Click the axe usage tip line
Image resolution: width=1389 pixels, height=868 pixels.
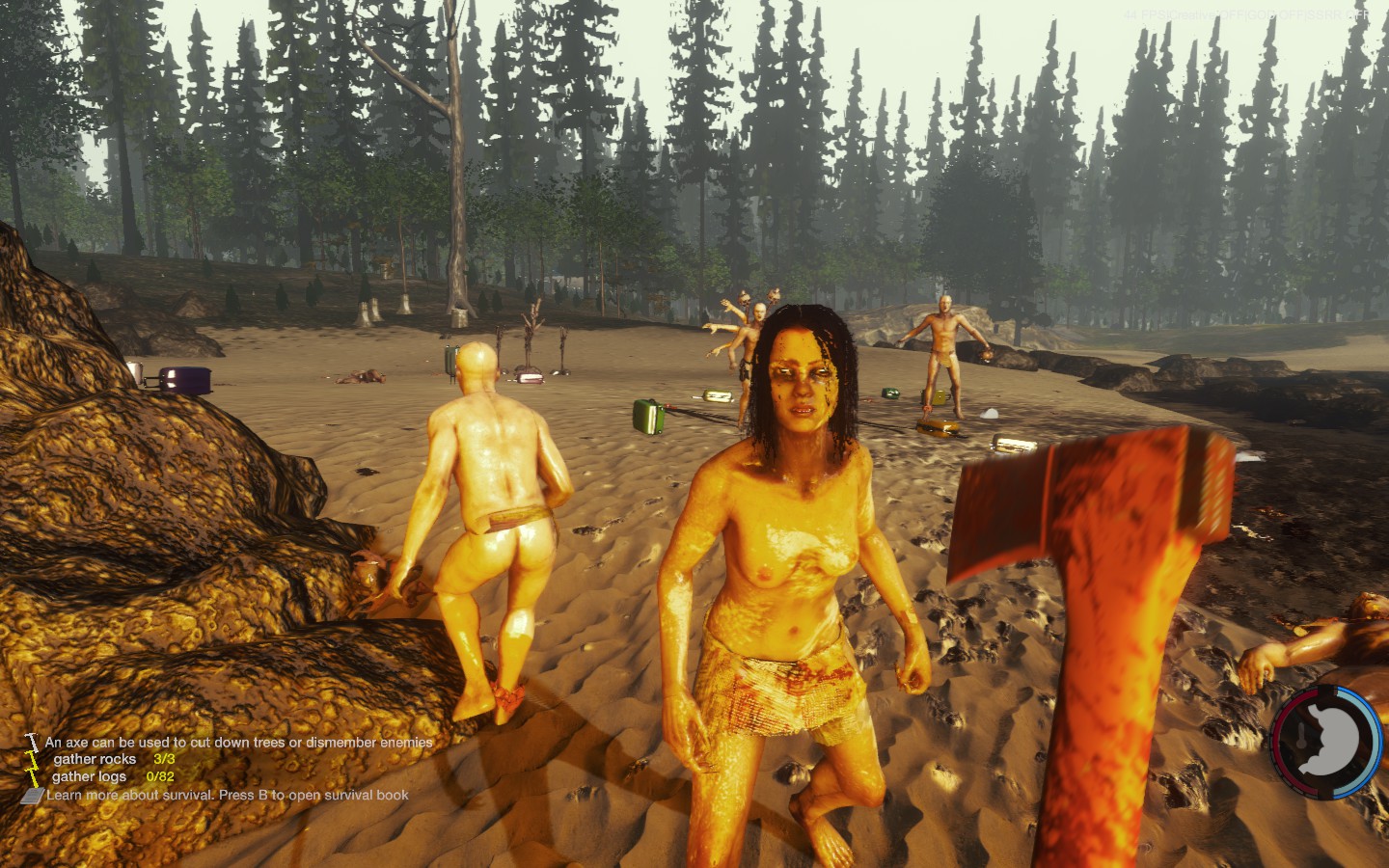point(238,742)
